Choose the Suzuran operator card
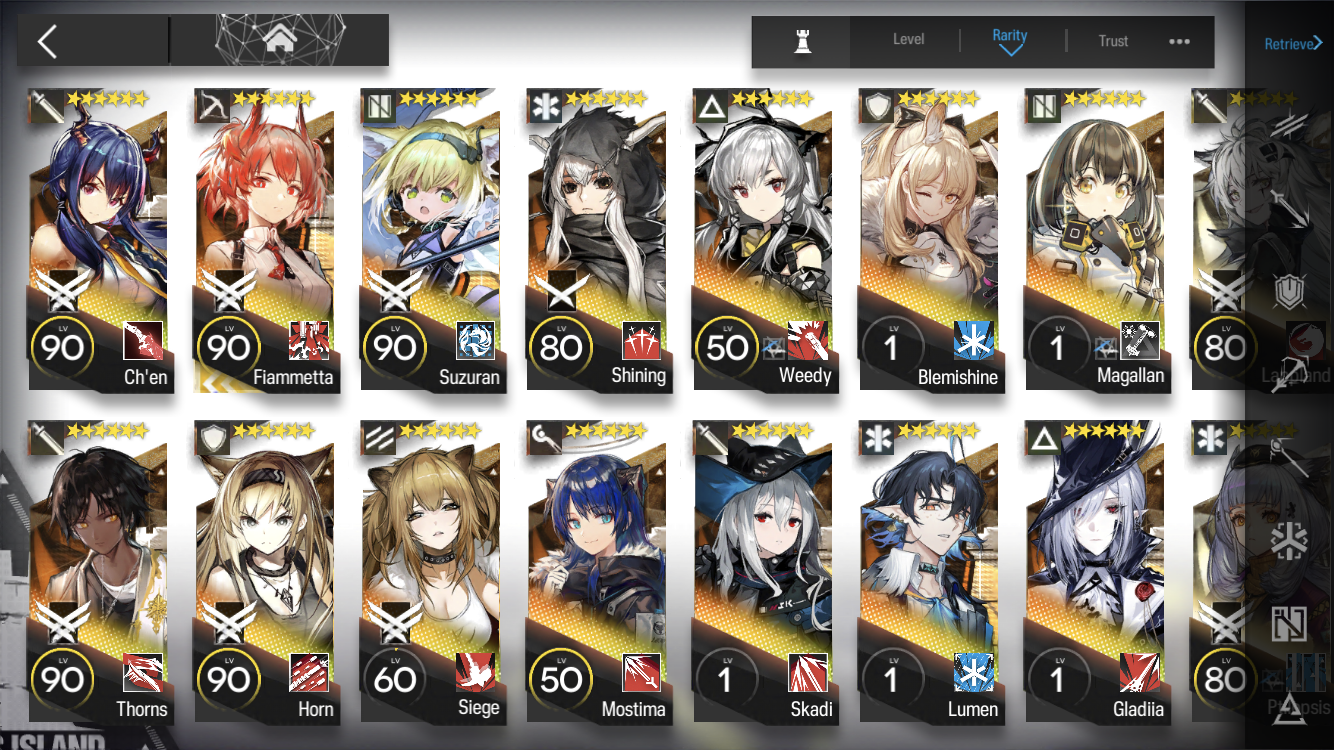 pyautogui.click(x=432, y=240)
